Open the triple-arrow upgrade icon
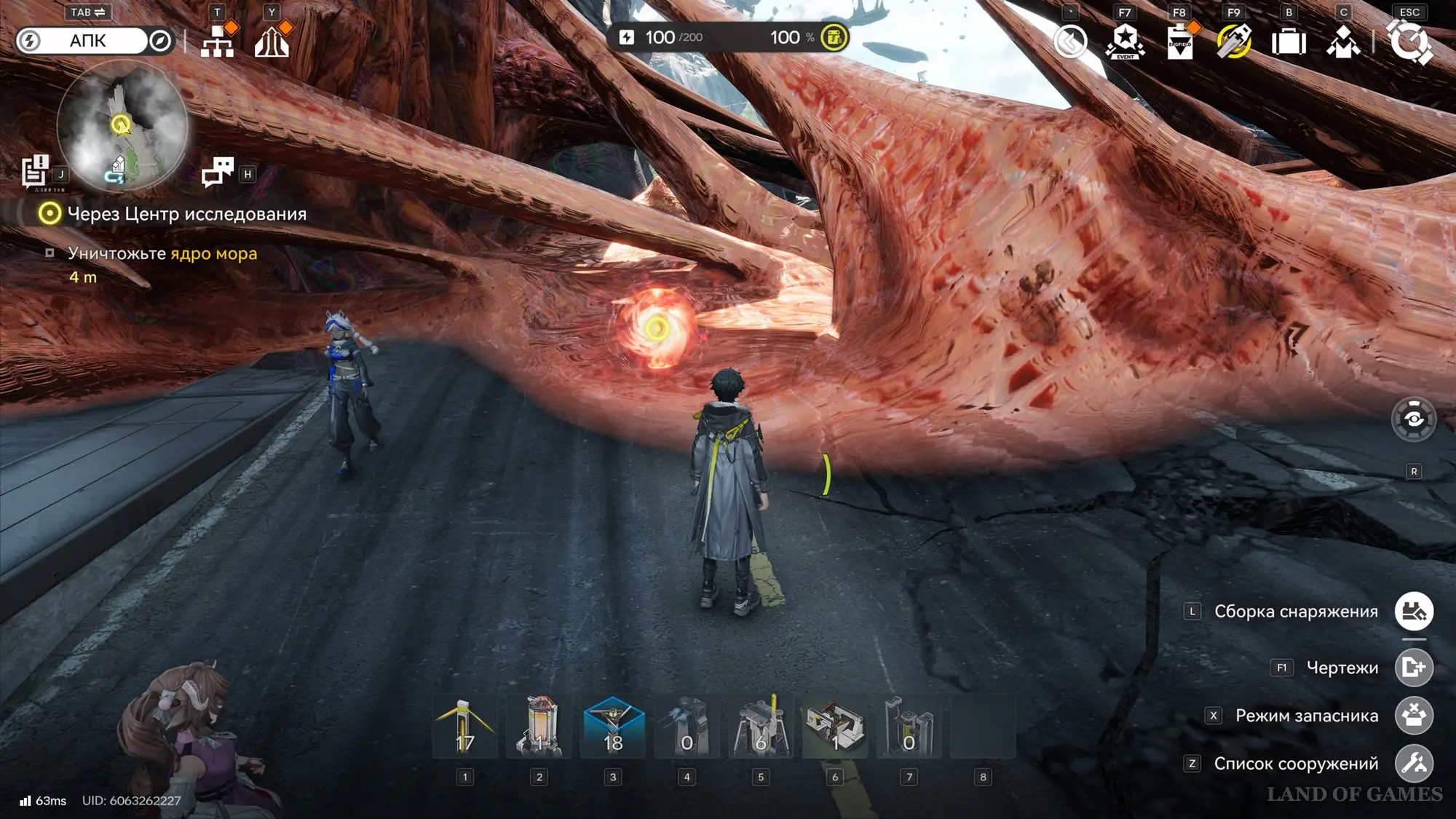 tap(272, 41)
